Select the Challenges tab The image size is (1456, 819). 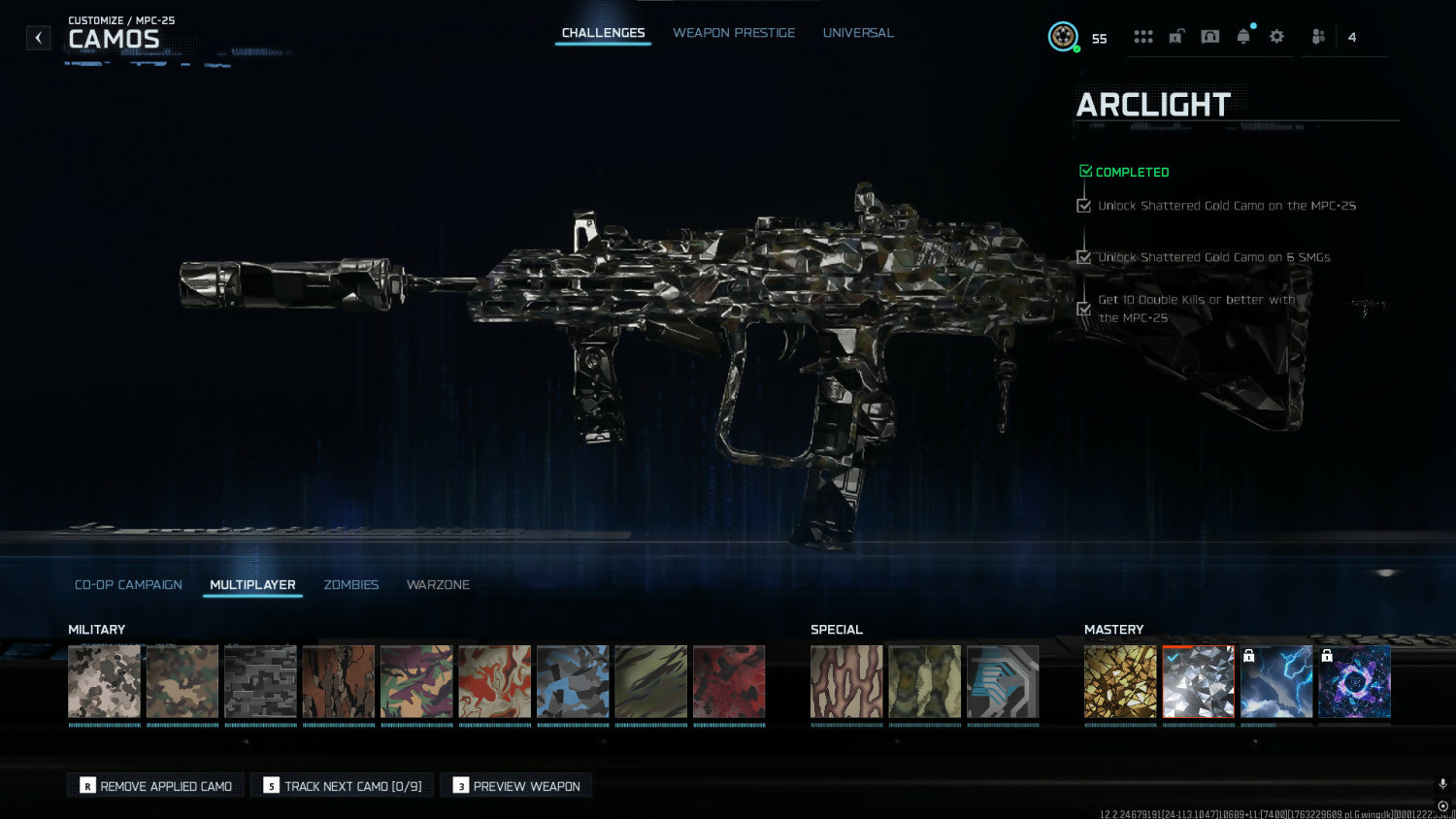point(603,33)
